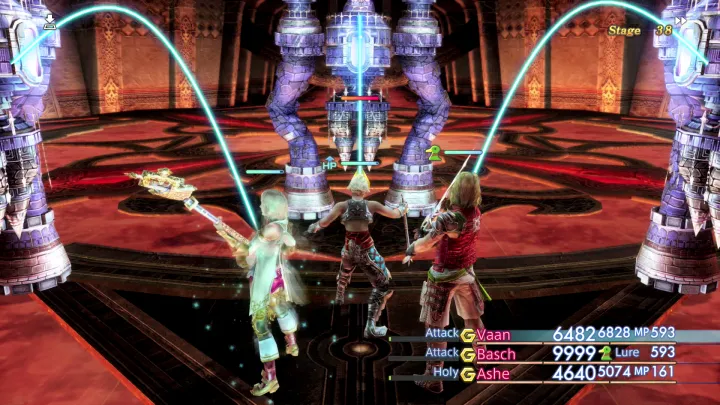Choose Ashe in the party list
720x405 pixels.
[493, 374]
